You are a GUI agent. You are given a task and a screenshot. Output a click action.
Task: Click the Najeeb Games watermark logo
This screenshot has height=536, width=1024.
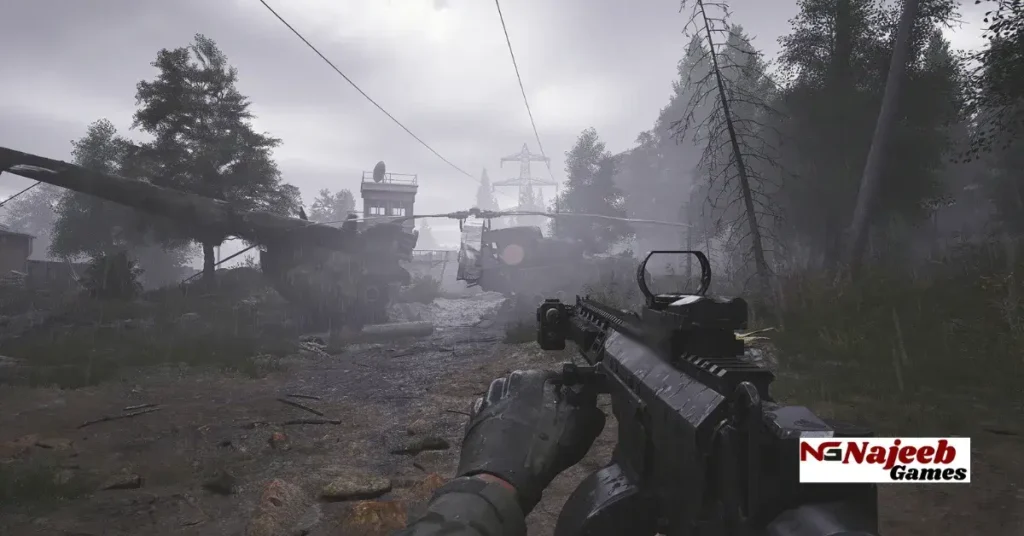[x=884, y=460]
